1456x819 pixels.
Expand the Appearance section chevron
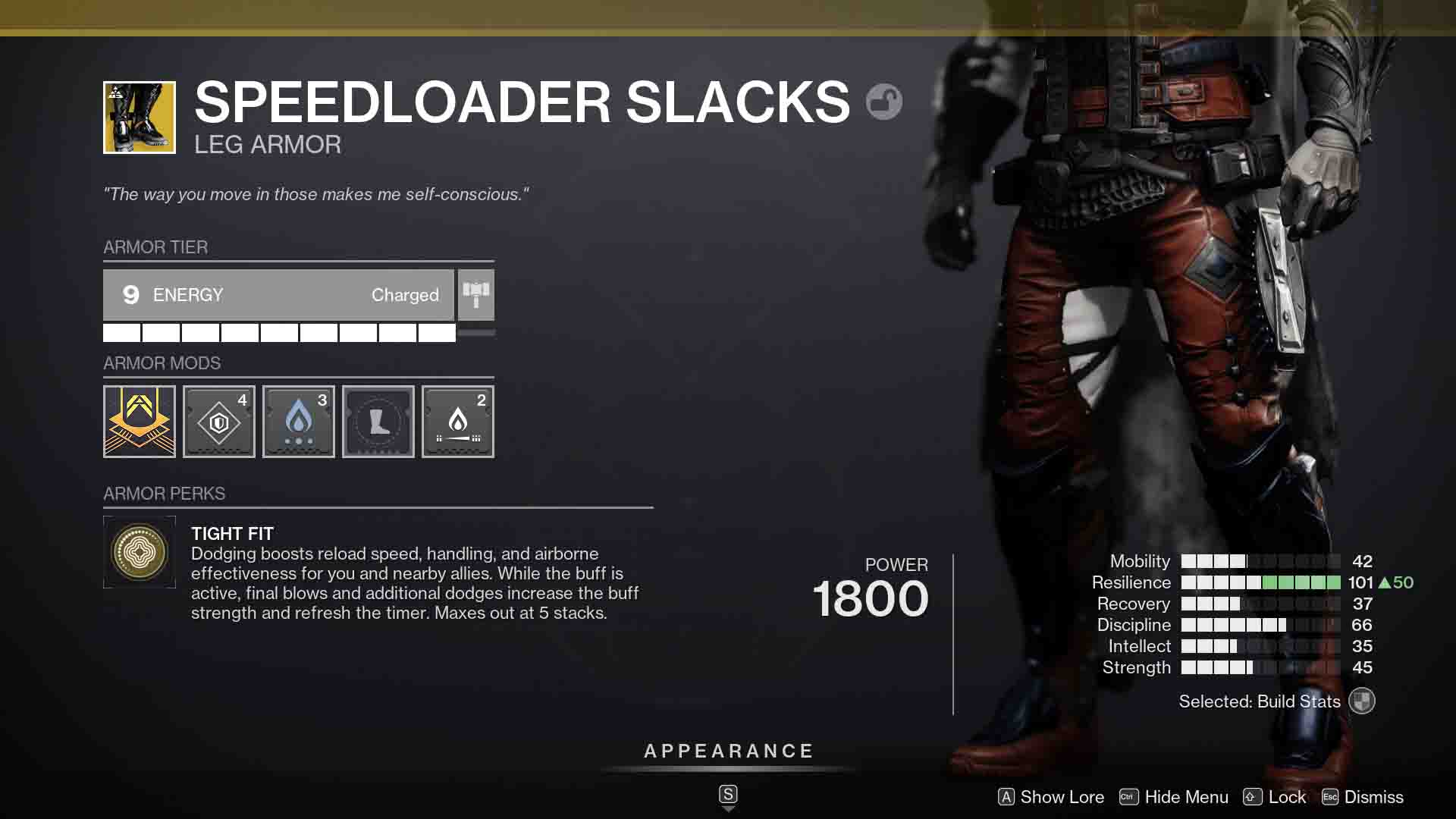click(728, 808)
